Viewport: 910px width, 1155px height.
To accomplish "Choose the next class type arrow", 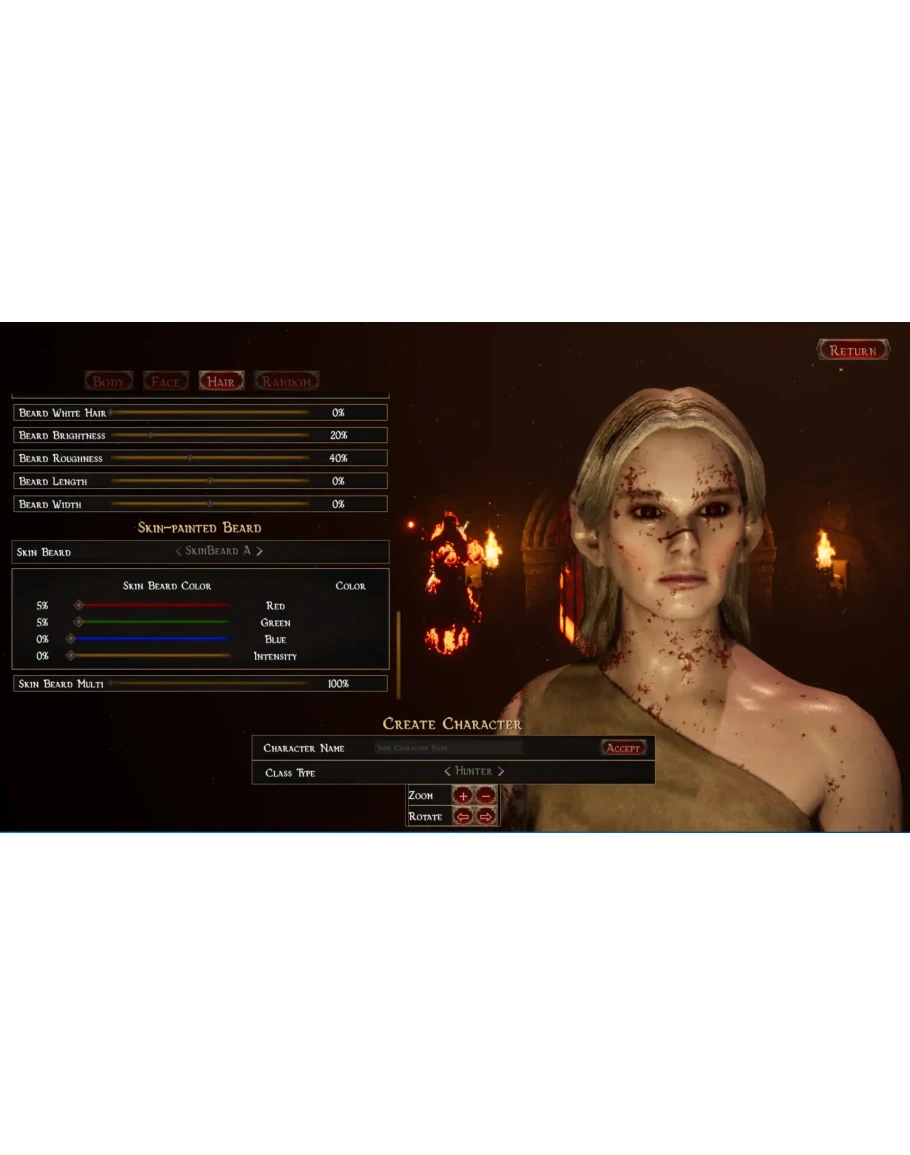I will click(501, 772).
